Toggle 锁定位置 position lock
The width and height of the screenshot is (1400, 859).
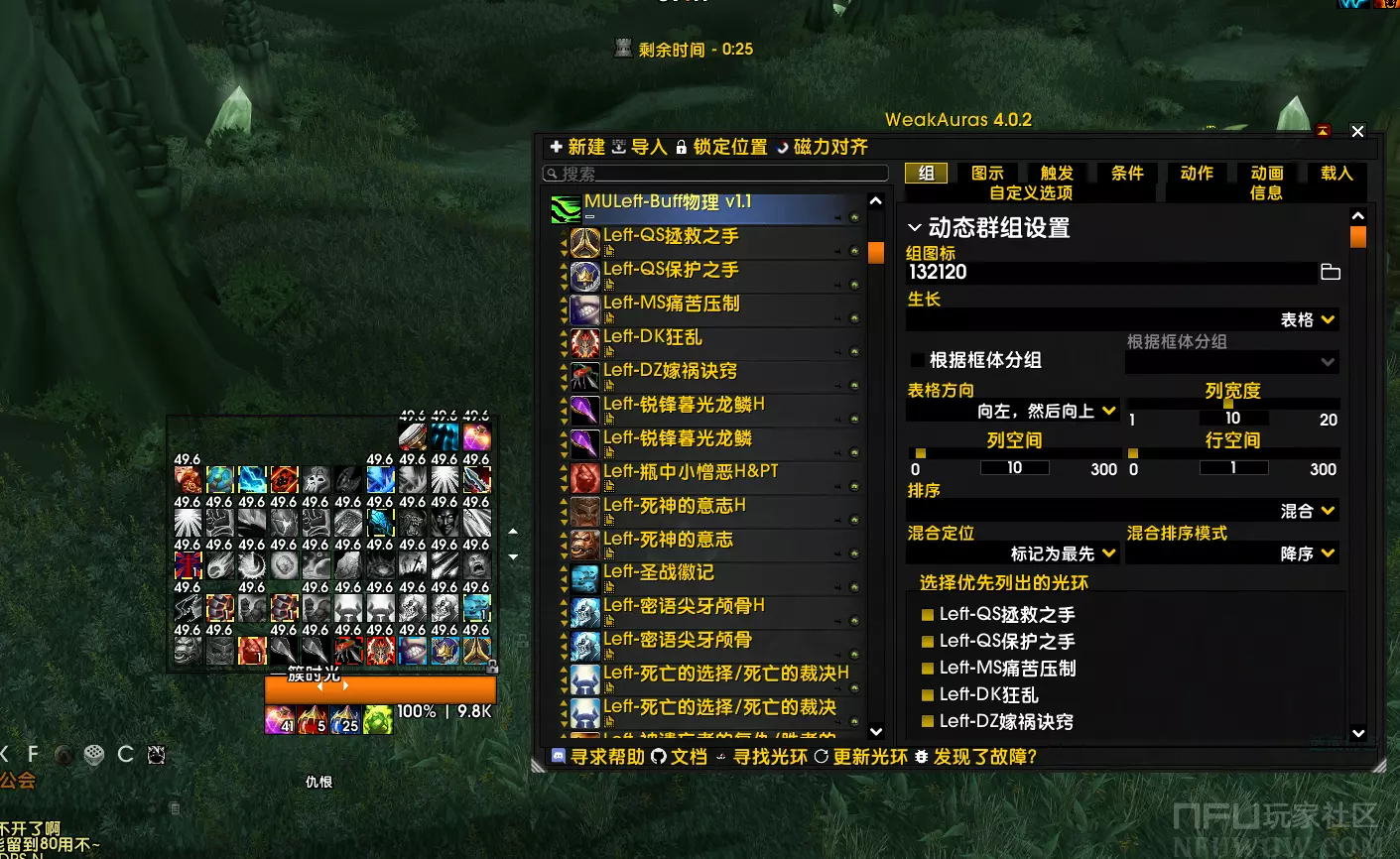coord(721,147)
